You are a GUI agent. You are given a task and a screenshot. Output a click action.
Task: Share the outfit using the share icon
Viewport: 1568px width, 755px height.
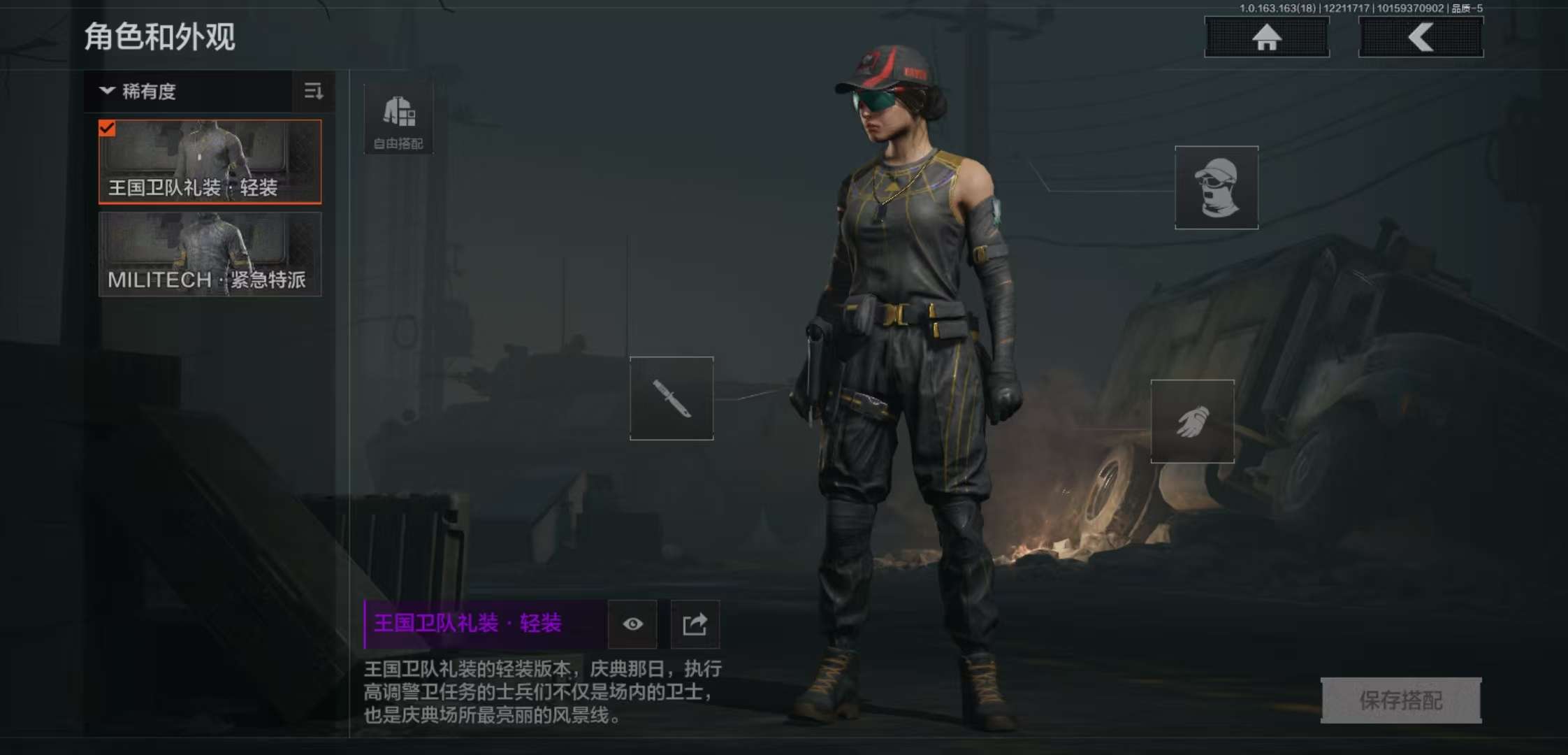tap(695, 624)
